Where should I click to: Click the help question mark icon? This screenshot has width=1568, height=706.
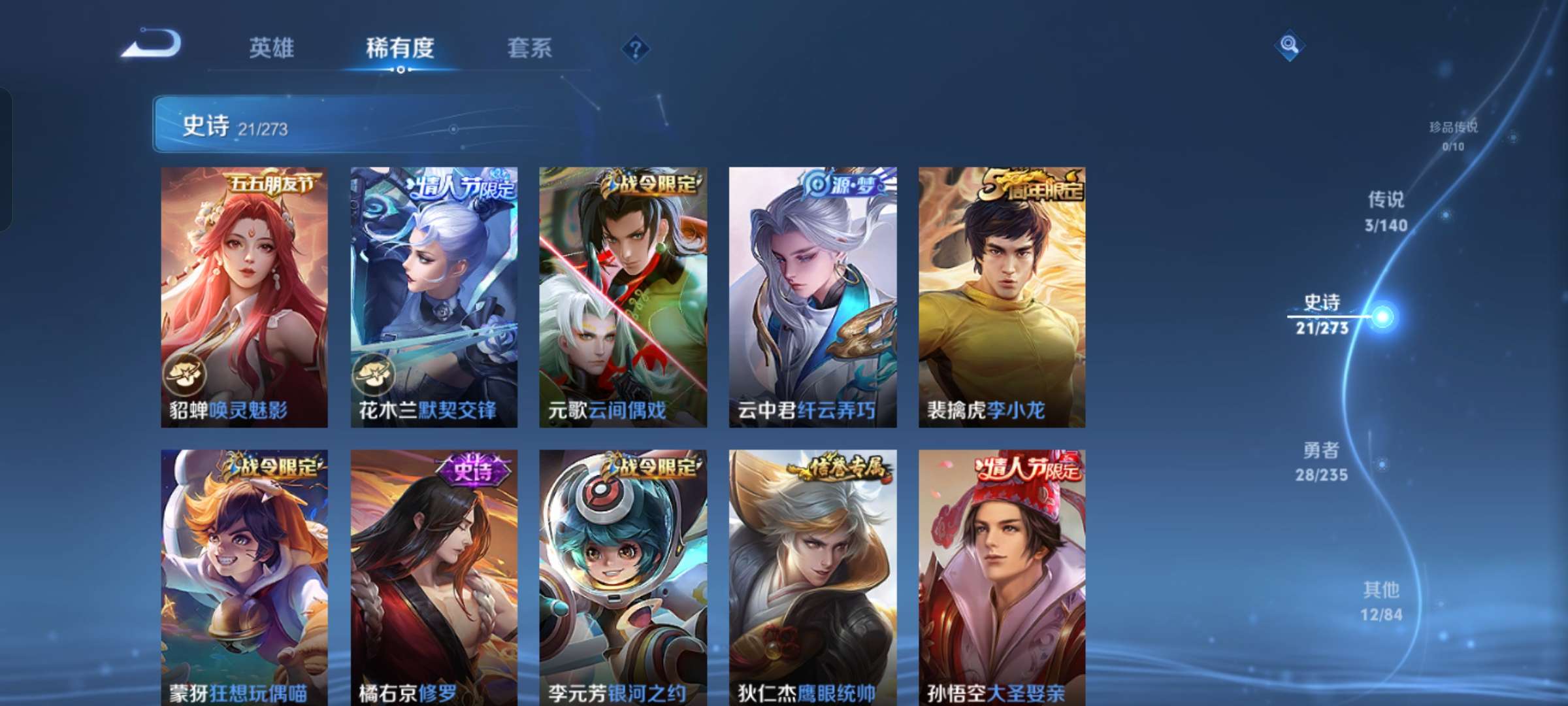pos(637,48)
